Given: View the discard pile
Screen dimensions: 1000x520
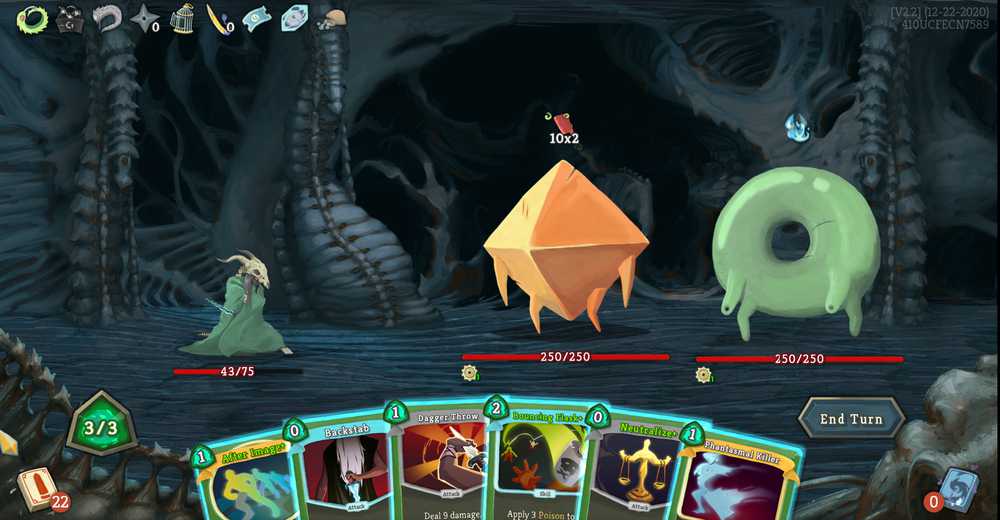Looking at the screenshot, I should pyautogui.click(x=957, y=487).
